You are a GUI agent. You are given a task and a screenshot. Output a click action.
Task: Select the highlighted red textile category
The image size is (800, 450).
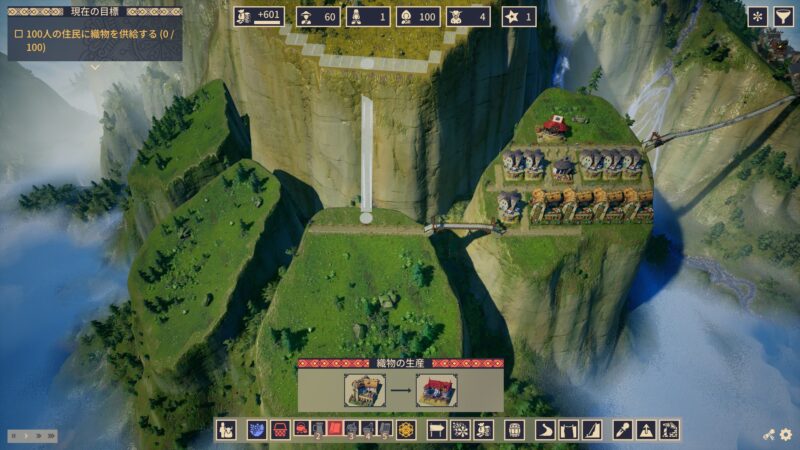click(x=336, y=430)
